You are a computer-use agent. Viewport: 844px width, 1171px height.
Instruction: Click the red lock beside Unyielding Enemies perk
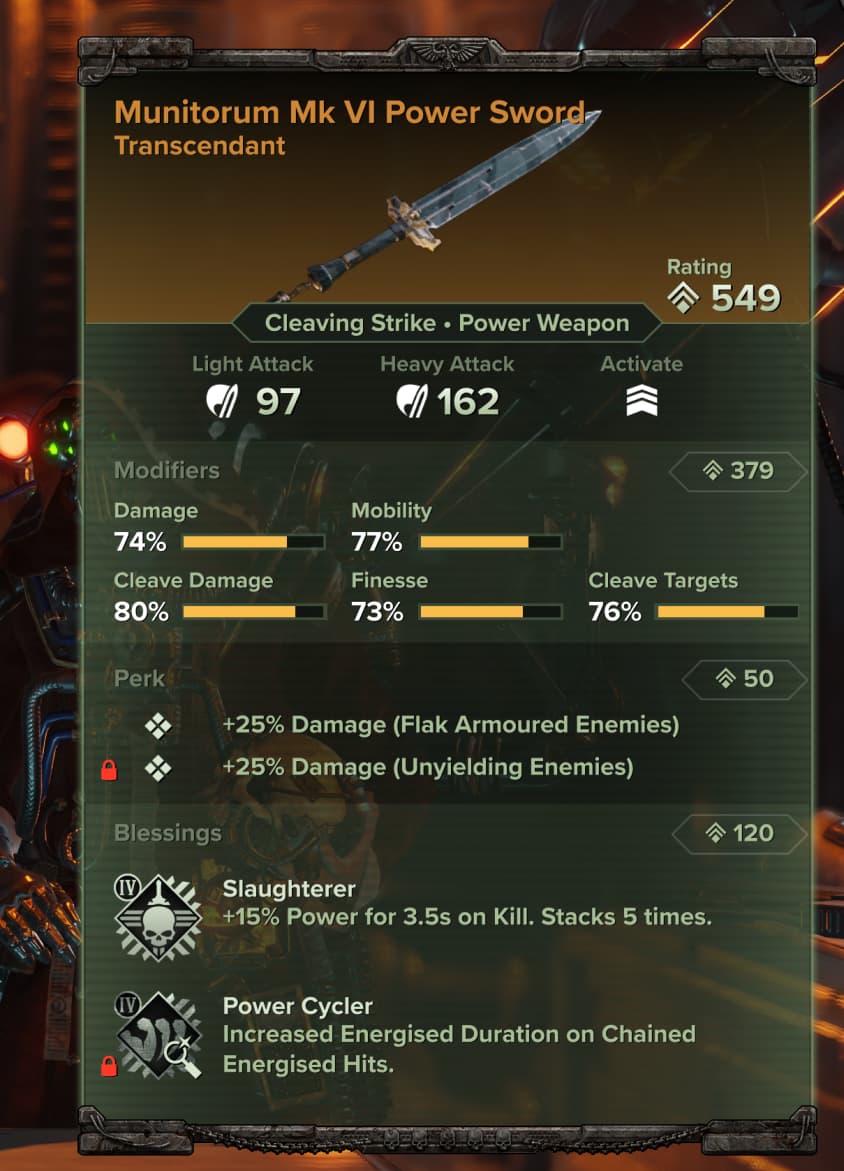pos(111,770)
